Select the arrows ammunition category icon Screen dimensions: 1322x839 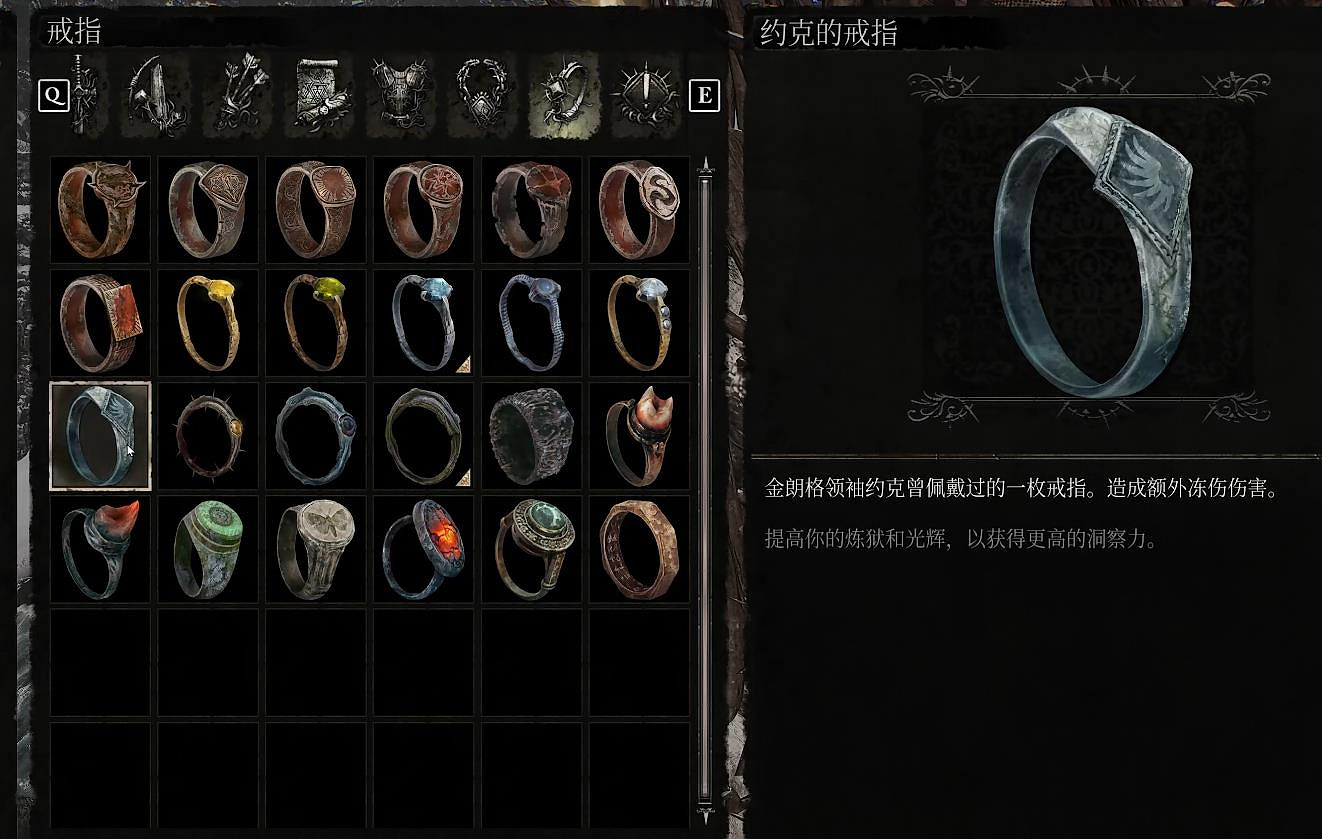click(240, 97)
